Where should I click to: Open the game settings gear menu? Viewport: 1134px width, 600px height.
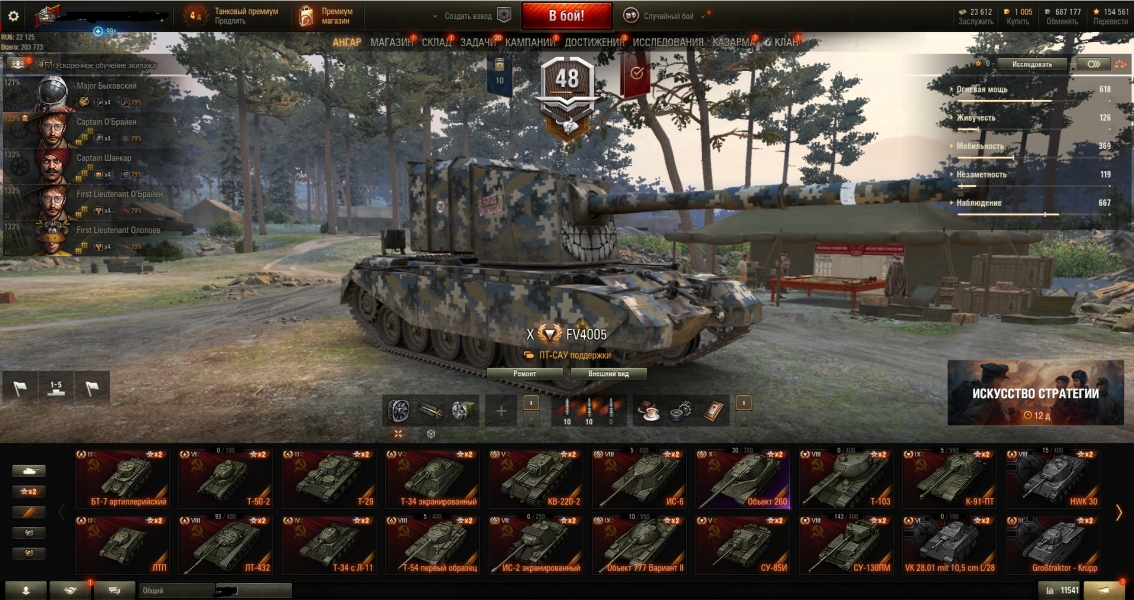[x=14, y=16]
